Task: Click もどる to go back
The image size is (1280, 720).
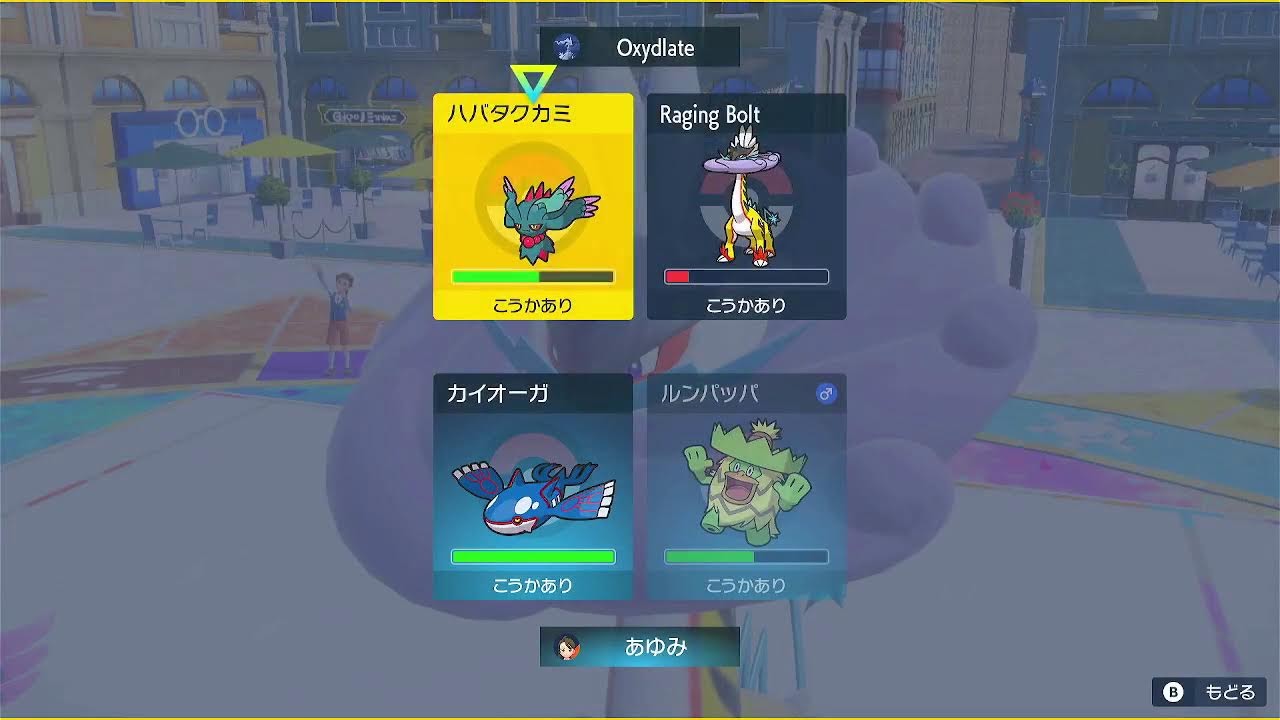Action: [1210, 691]
